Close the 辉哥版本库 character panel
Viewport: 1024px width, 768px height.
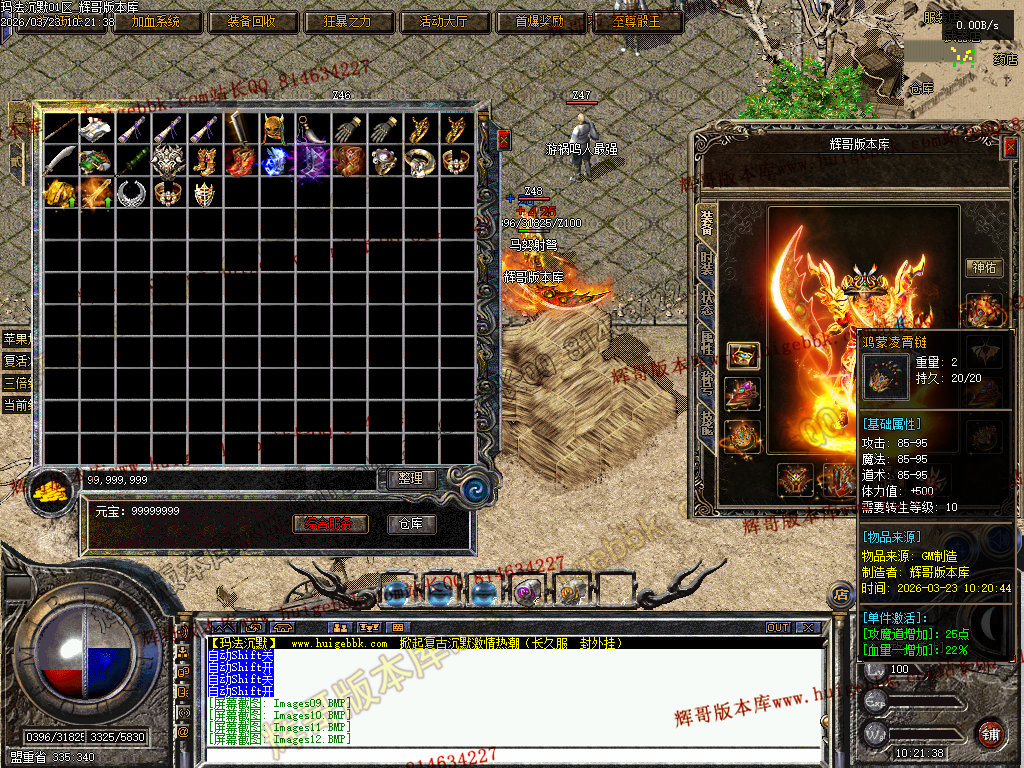(x=1009, y=147)
